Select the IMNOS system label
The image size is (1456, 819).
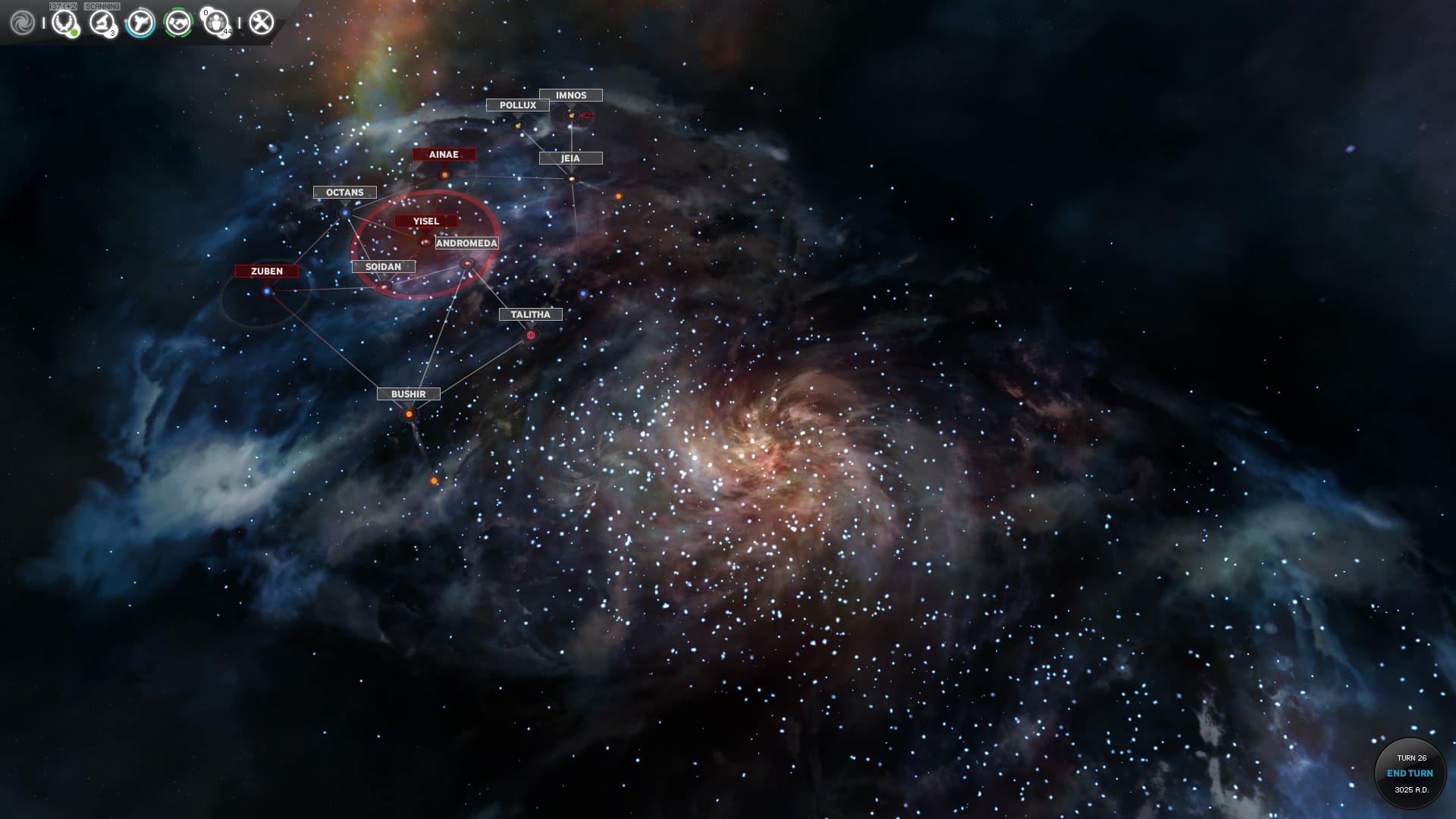click(570, 95)
